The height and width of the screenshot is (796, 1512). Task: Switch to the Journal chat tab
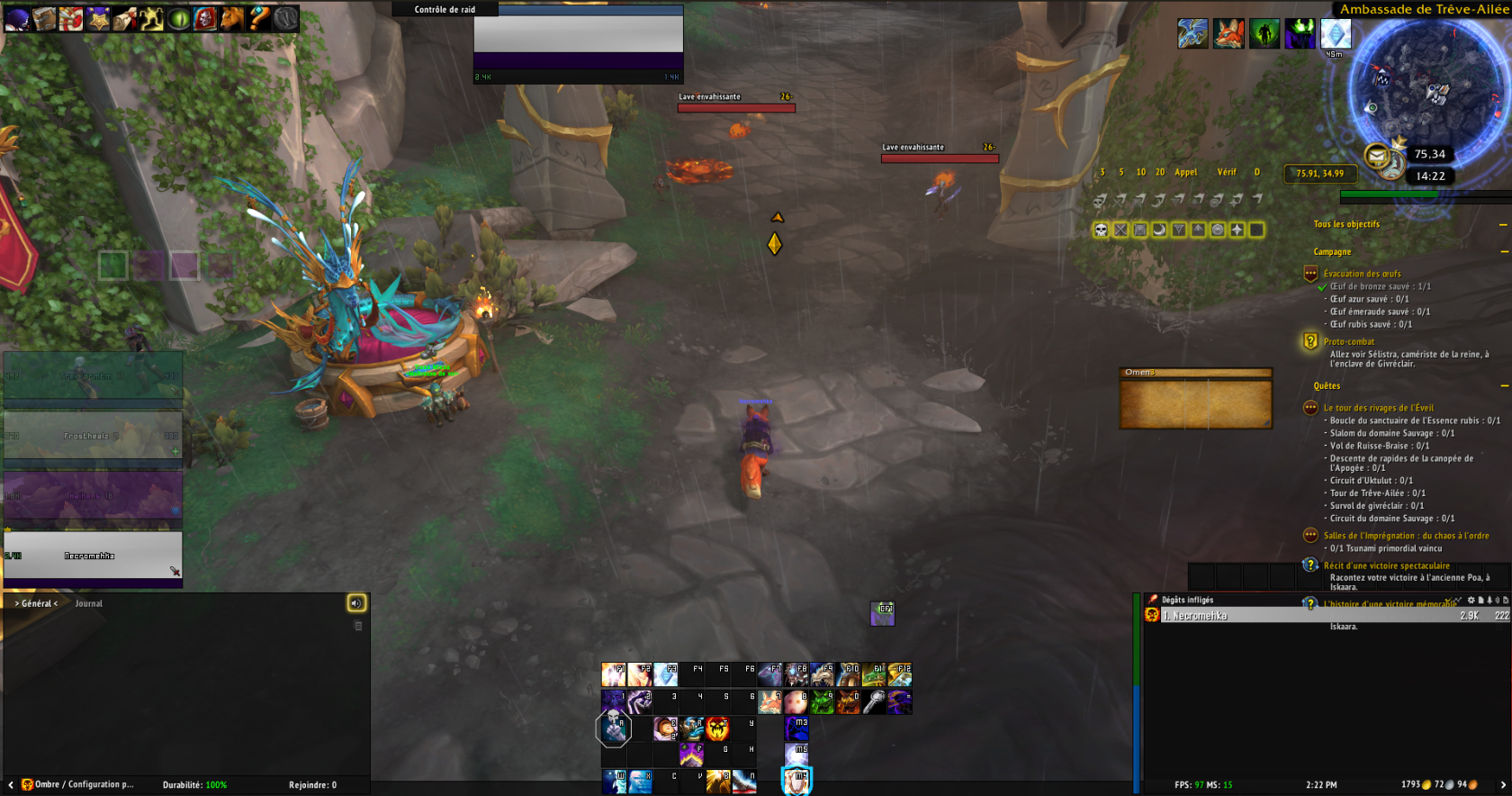(88, 603)
